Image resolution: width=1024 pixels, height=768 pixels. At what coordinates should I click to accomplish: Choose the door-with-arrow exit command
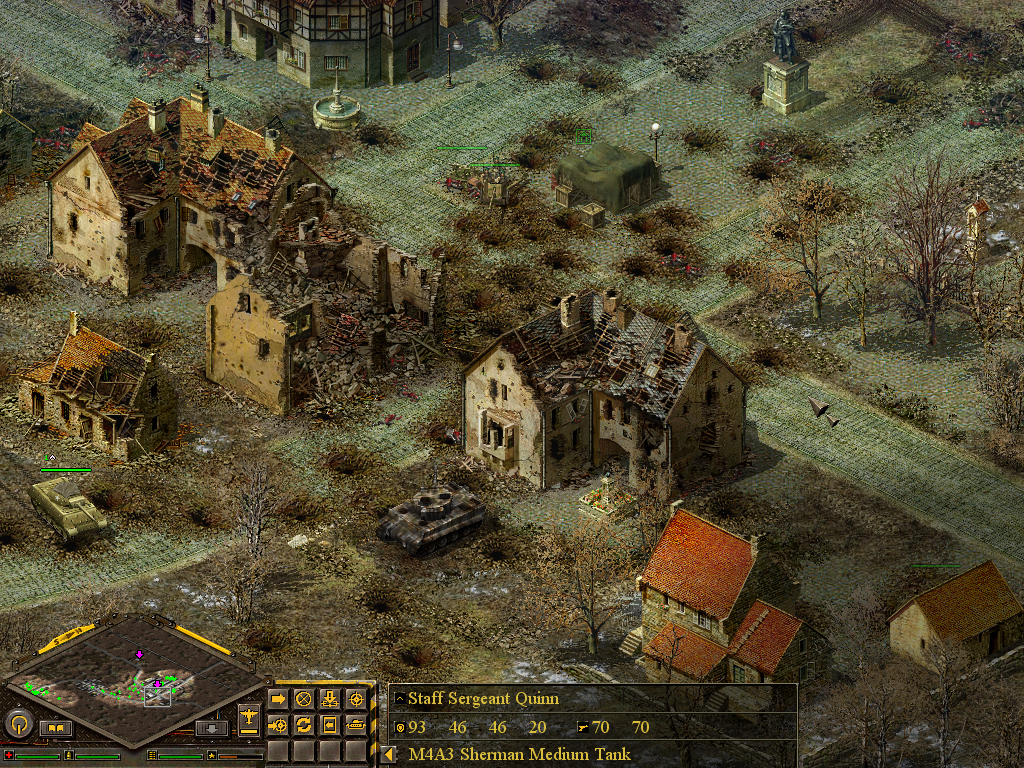click(330, 724)
